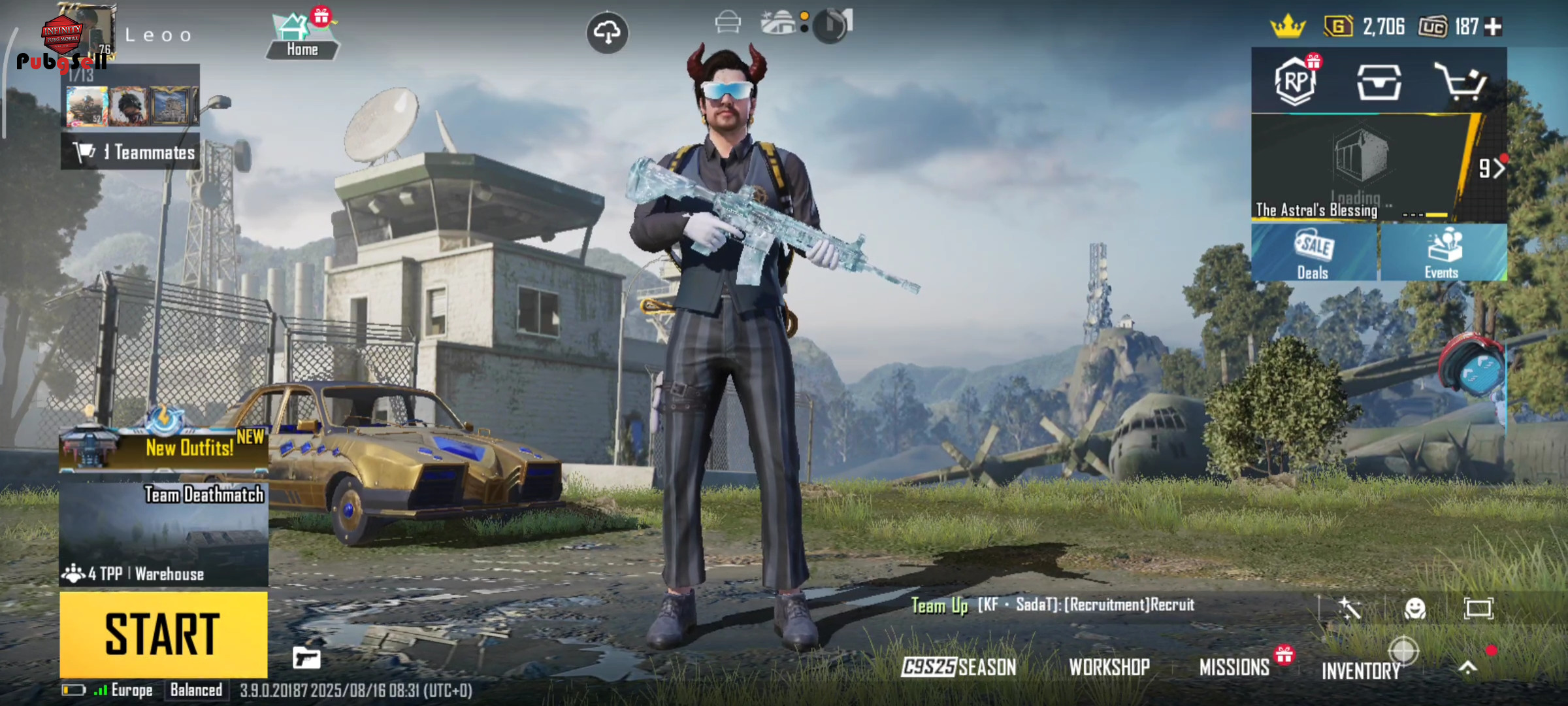
Task: Click the Teammates recruit button
Action: (131, 152)
